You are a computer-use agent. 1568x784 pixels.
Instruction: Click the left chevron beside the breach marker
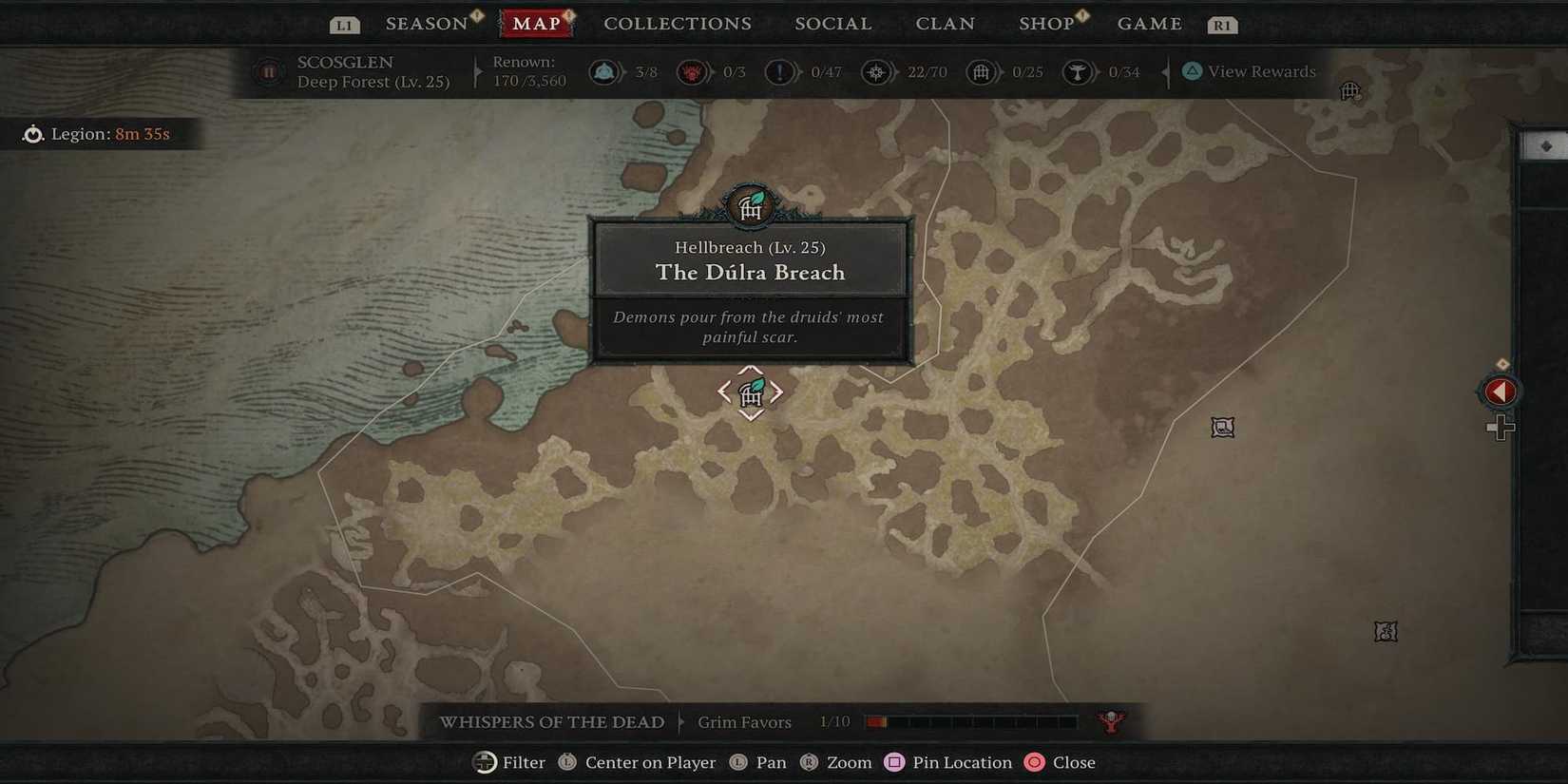724,392
